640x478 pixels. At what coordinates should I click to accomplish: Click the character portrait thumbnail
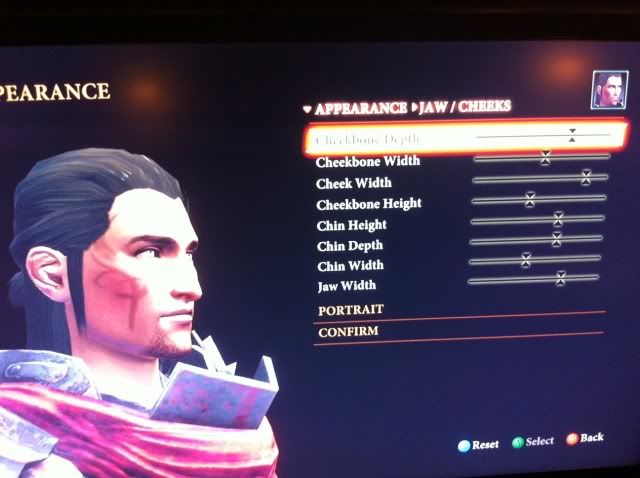click(x=603, y=90)
